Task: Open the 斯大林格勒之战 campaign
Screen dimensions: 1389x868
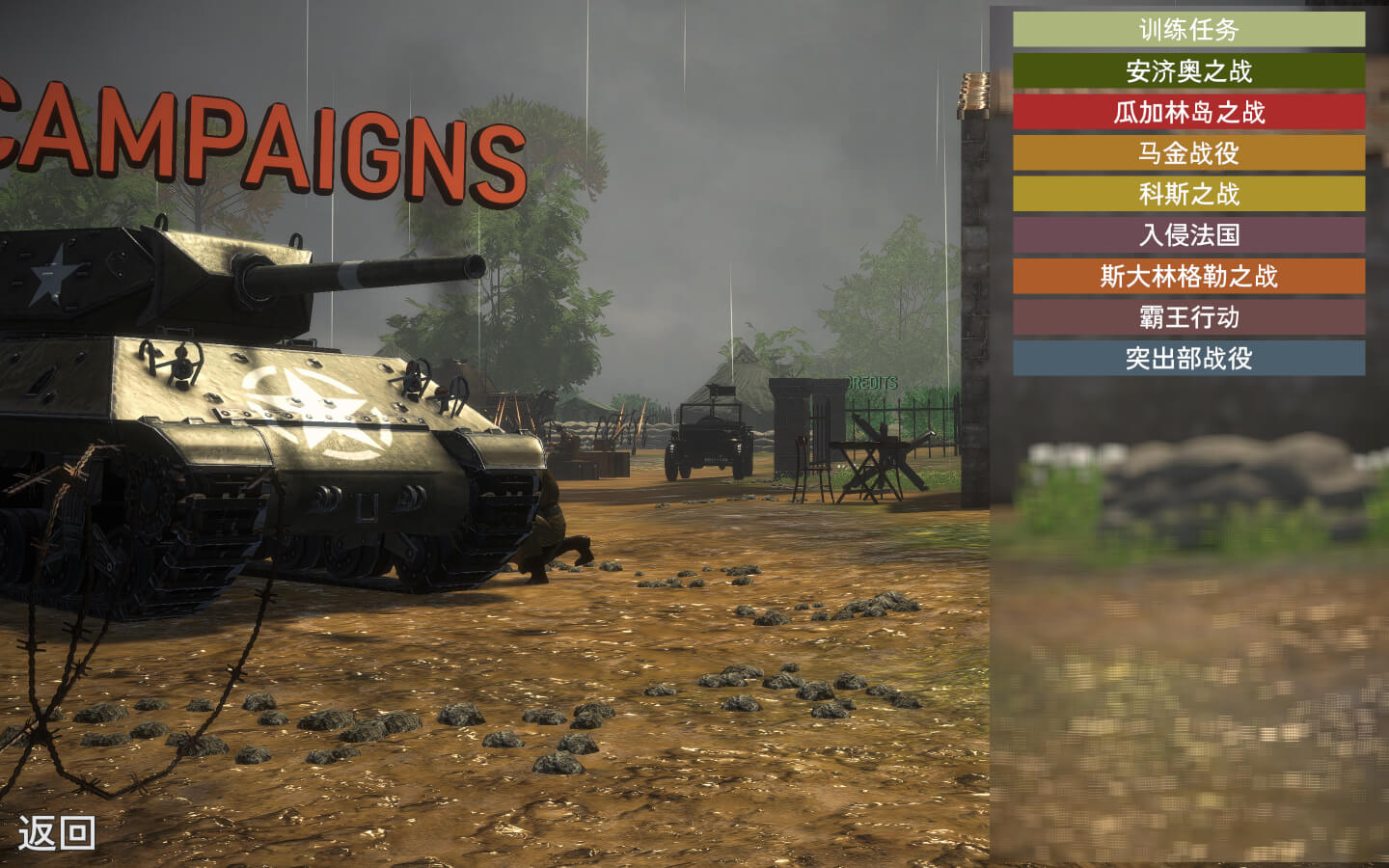Action: [x=1188, y=277]
